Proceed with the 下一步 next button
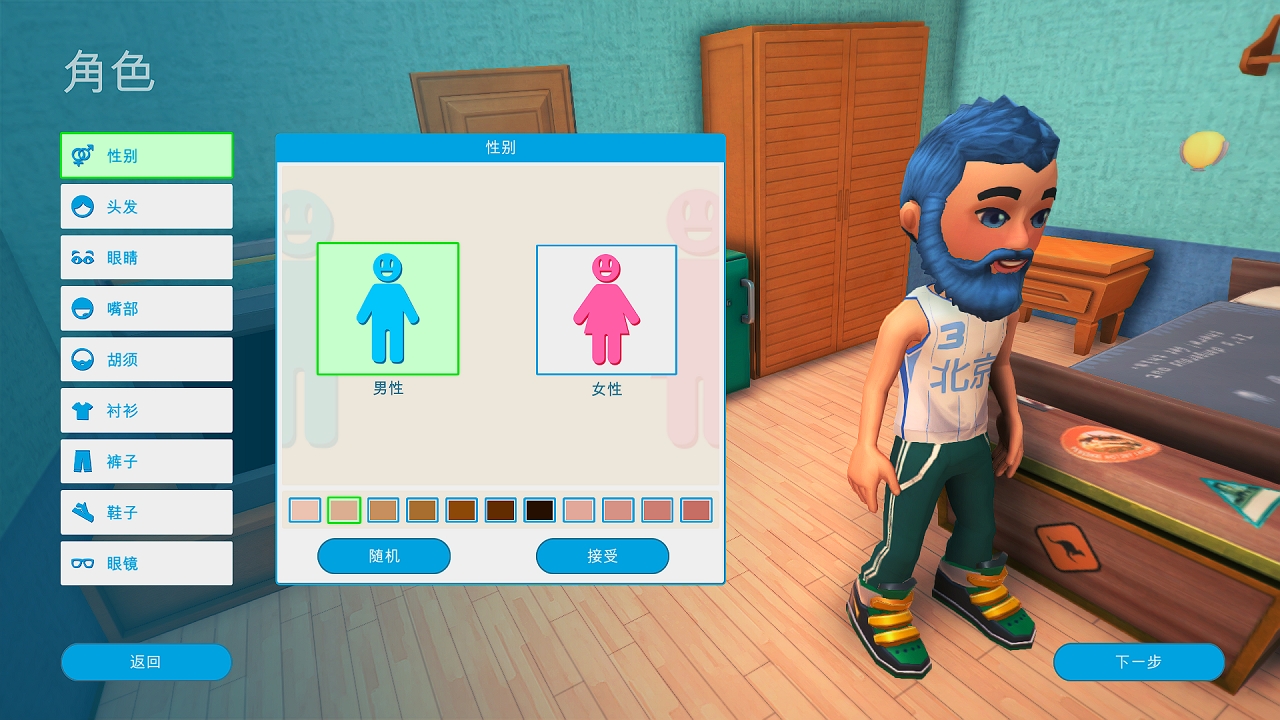Image resolution: width=1280 pixels, height=720 pixels. (x=1138, y=662)
